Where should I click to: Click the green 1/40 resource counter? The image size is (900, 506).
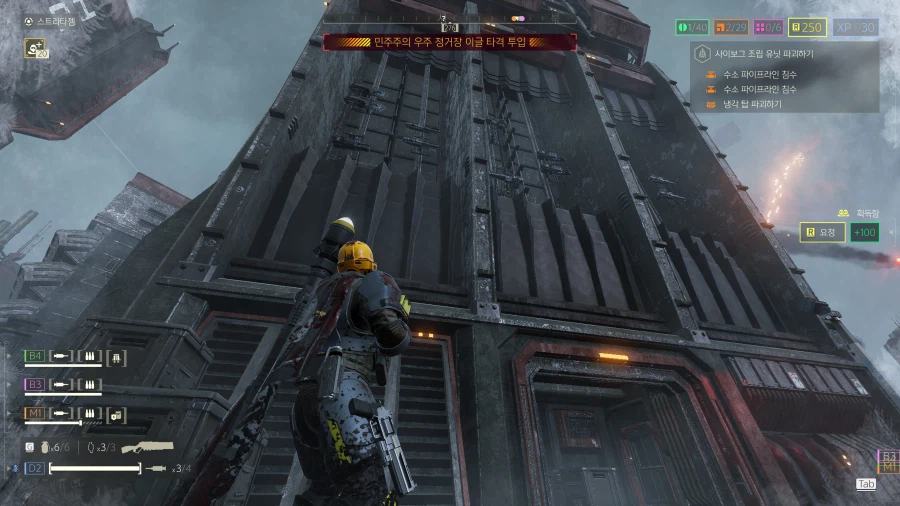click(692, 28)
